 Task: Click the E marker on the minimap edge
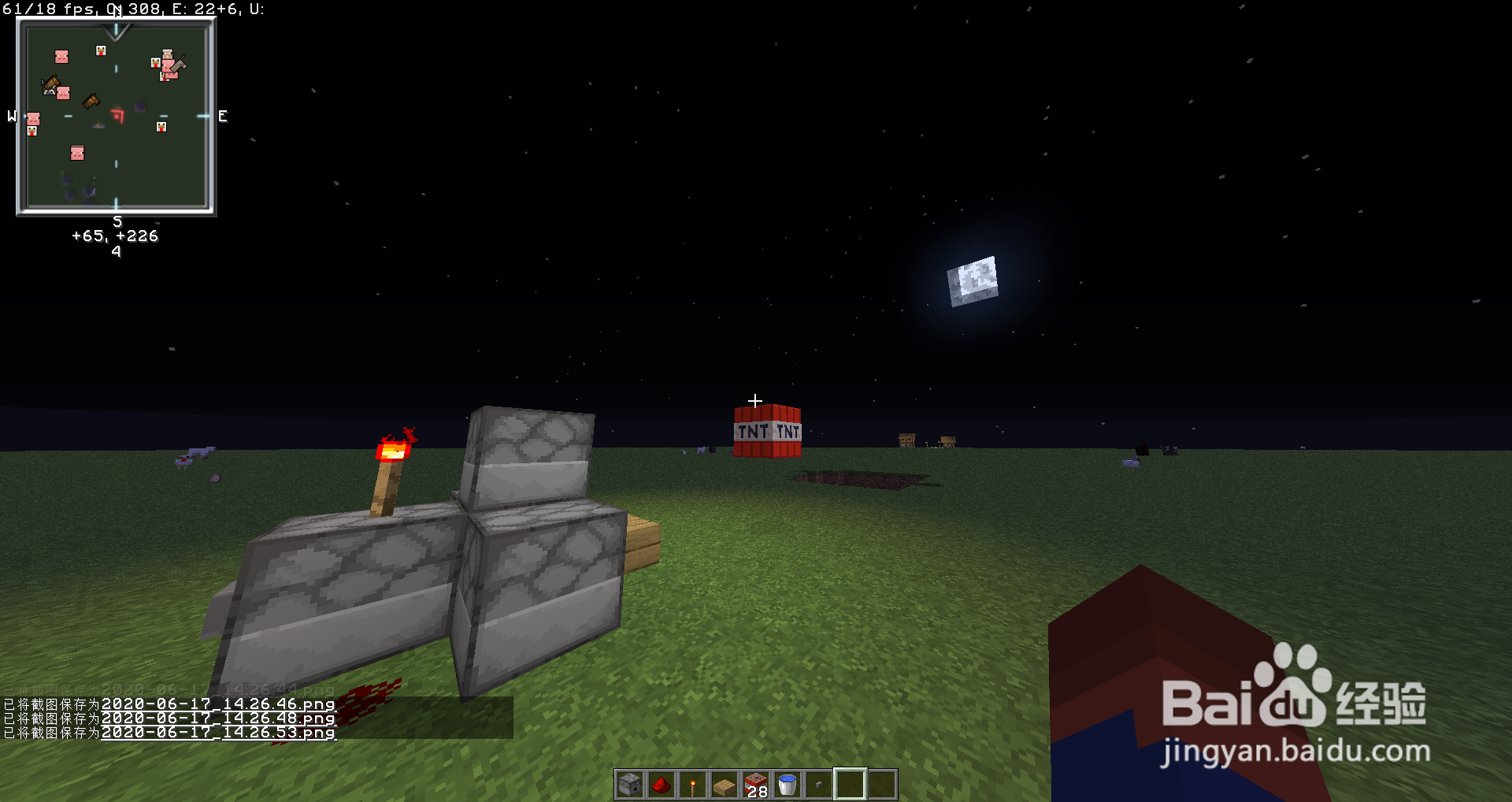pyautogui.click(x=223, y=117)
